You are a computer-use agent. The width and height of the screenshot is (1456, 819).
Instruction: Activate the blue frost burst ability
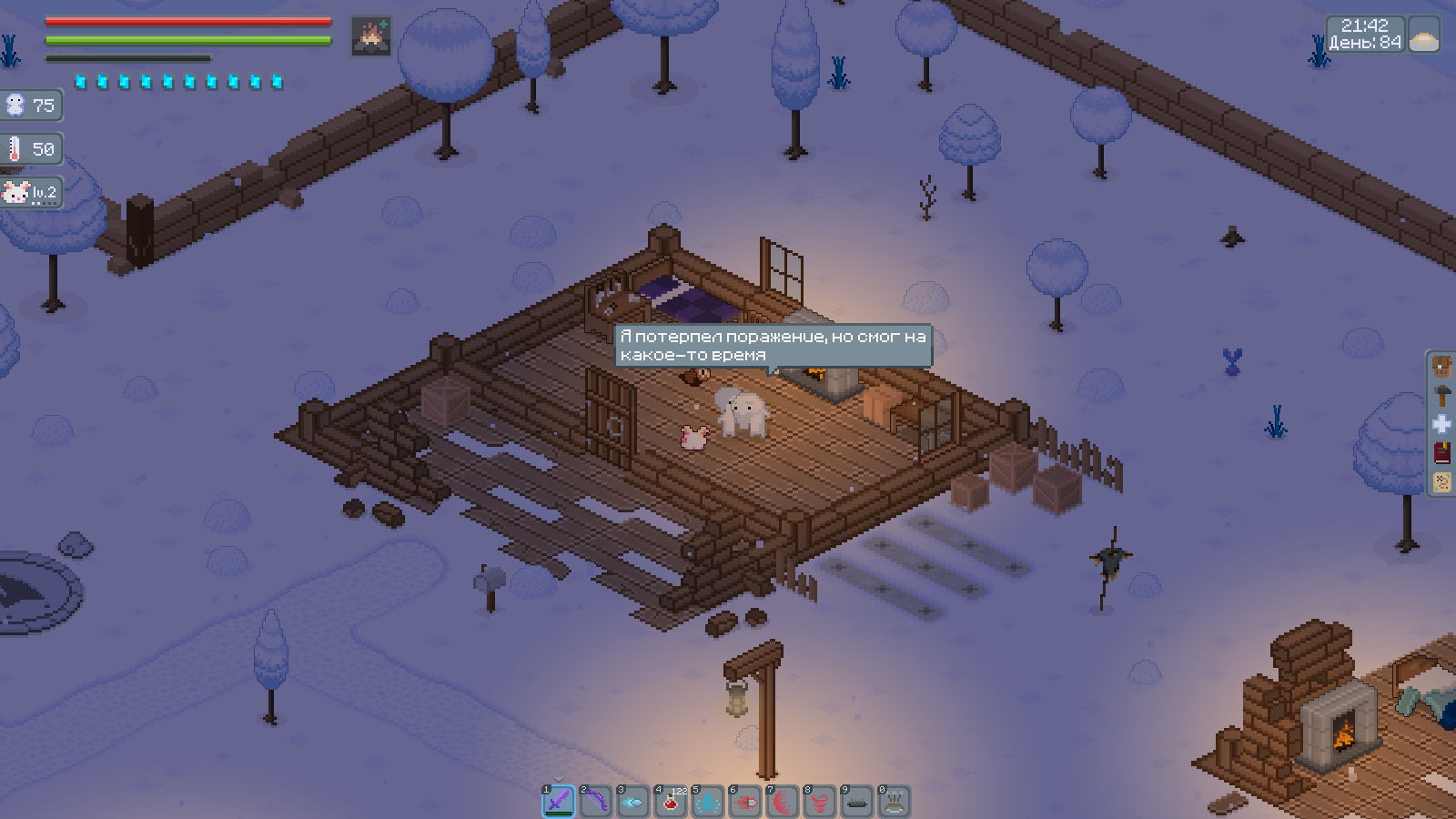click(x=708, y=802)
